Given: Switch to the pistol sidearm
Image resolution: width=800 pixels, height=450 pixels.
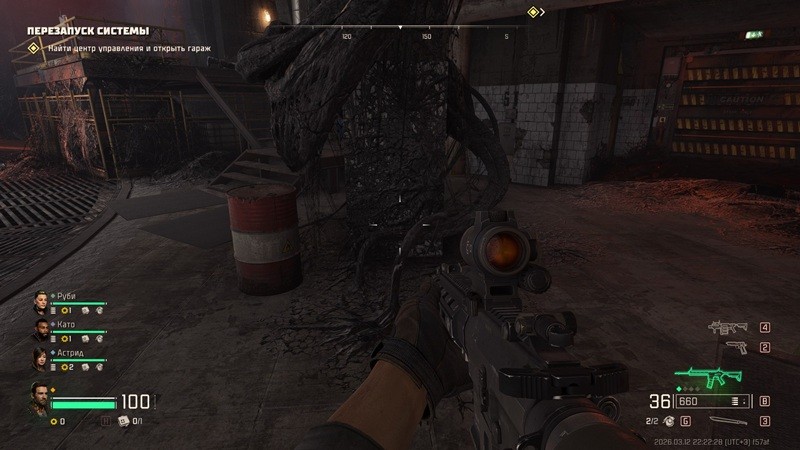Looking at the screenshot, I should point(736,347).
